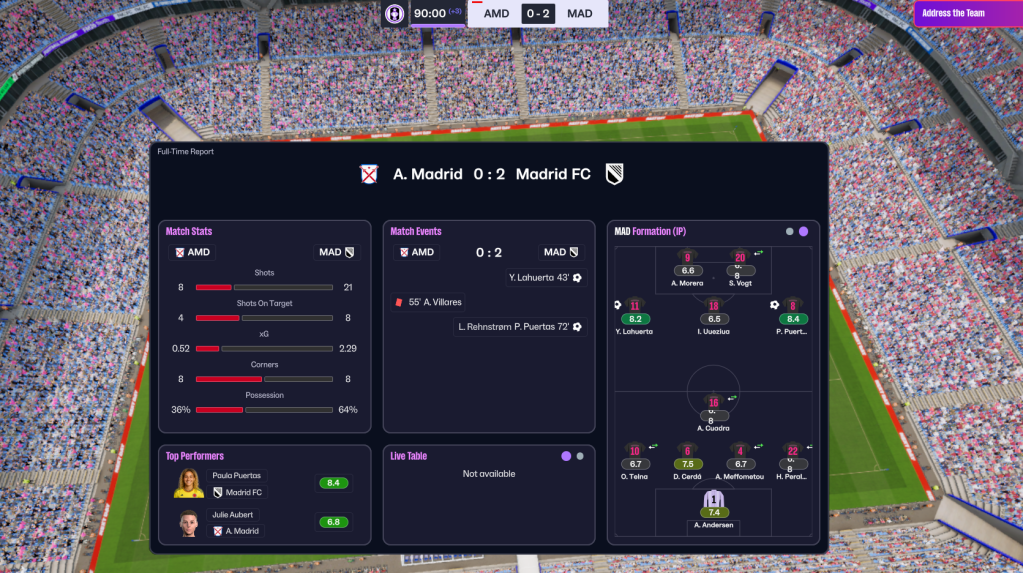Open Julie Aubert's player name in Top Performers
The height and width of the screenshot is (573, 1023).
pos(234,515)
